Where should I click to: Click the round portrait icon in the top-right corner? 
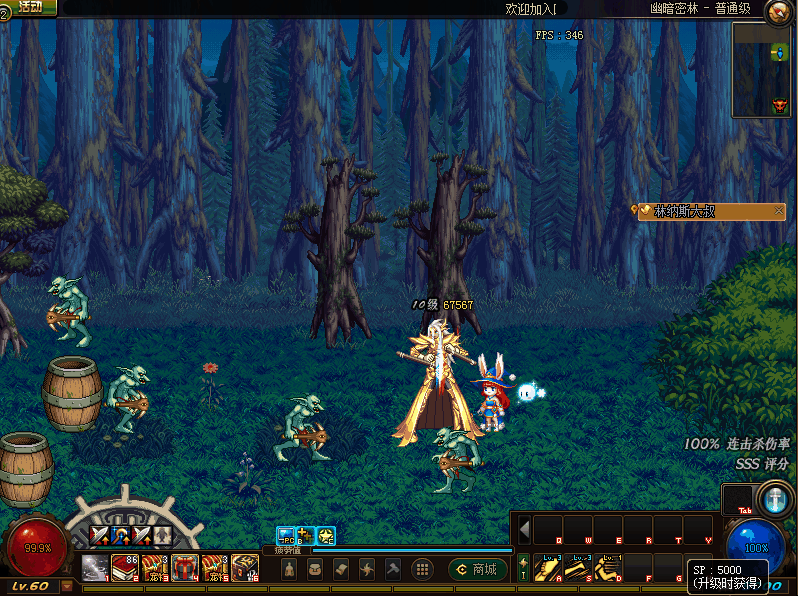coord(779,12)
